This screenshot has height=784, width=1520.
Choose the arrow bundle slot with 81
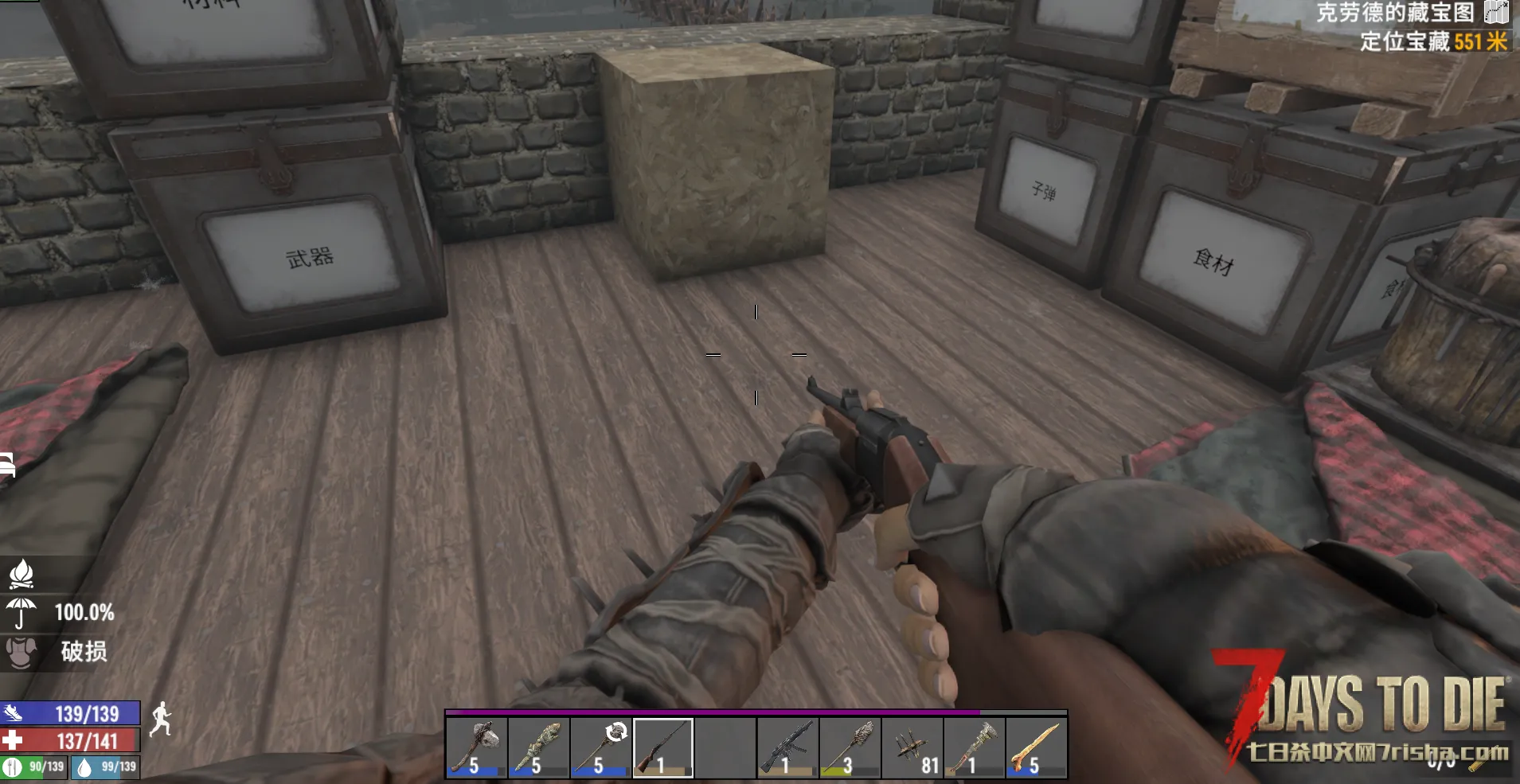(912, 747)
